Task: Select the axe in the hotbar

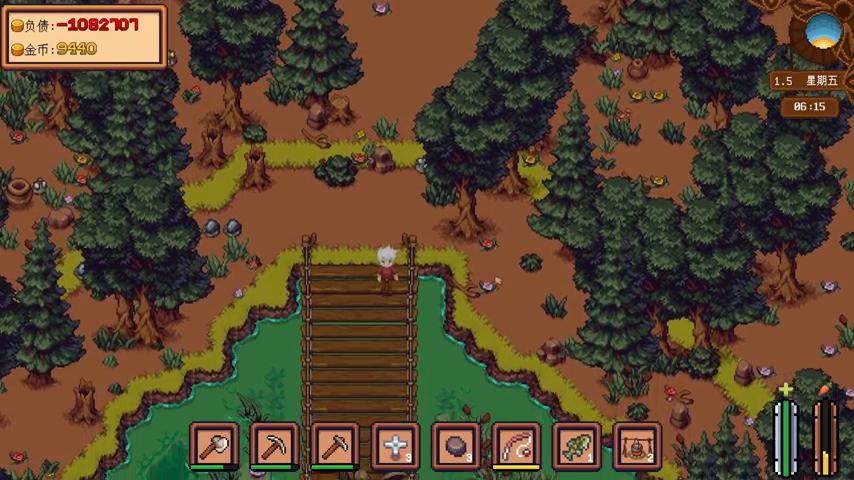Action: pyautogui.click(x=214, y=444)
